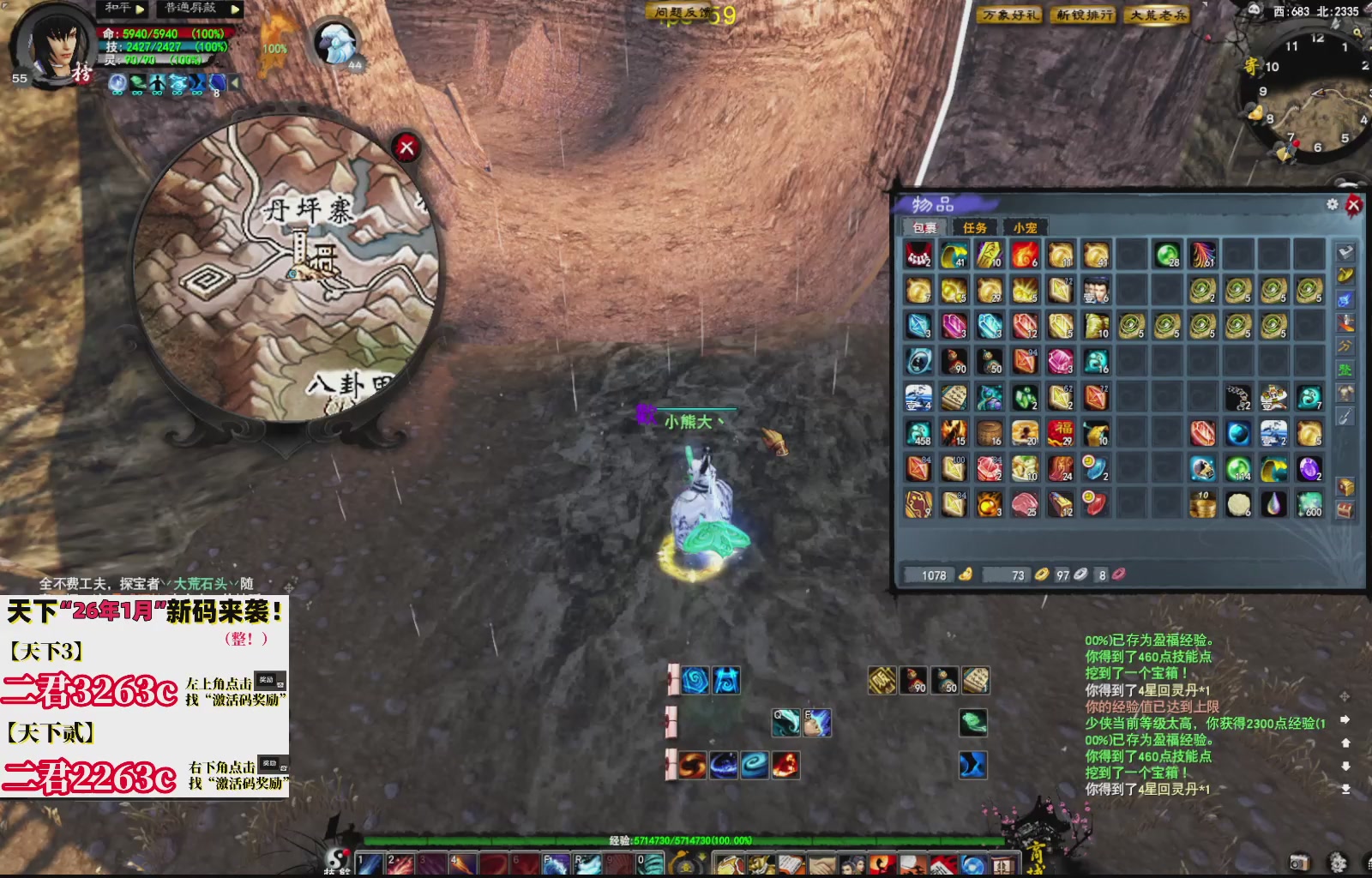The width and height of the screenshot is (1372, 878).
Task: Click the gold coin icon beside 1078 currency
Action: 966,574
